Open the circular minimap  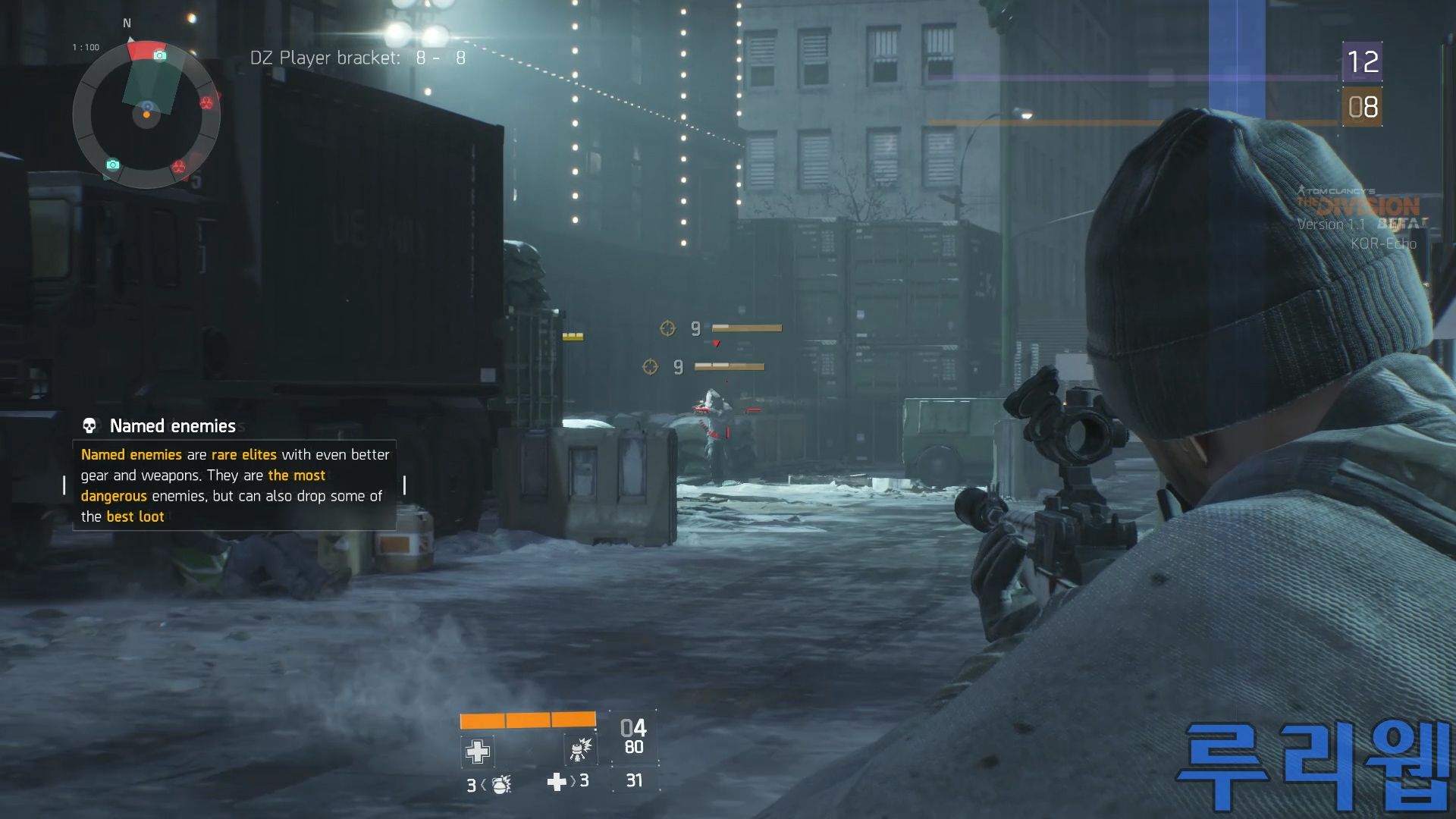(146, 115)
